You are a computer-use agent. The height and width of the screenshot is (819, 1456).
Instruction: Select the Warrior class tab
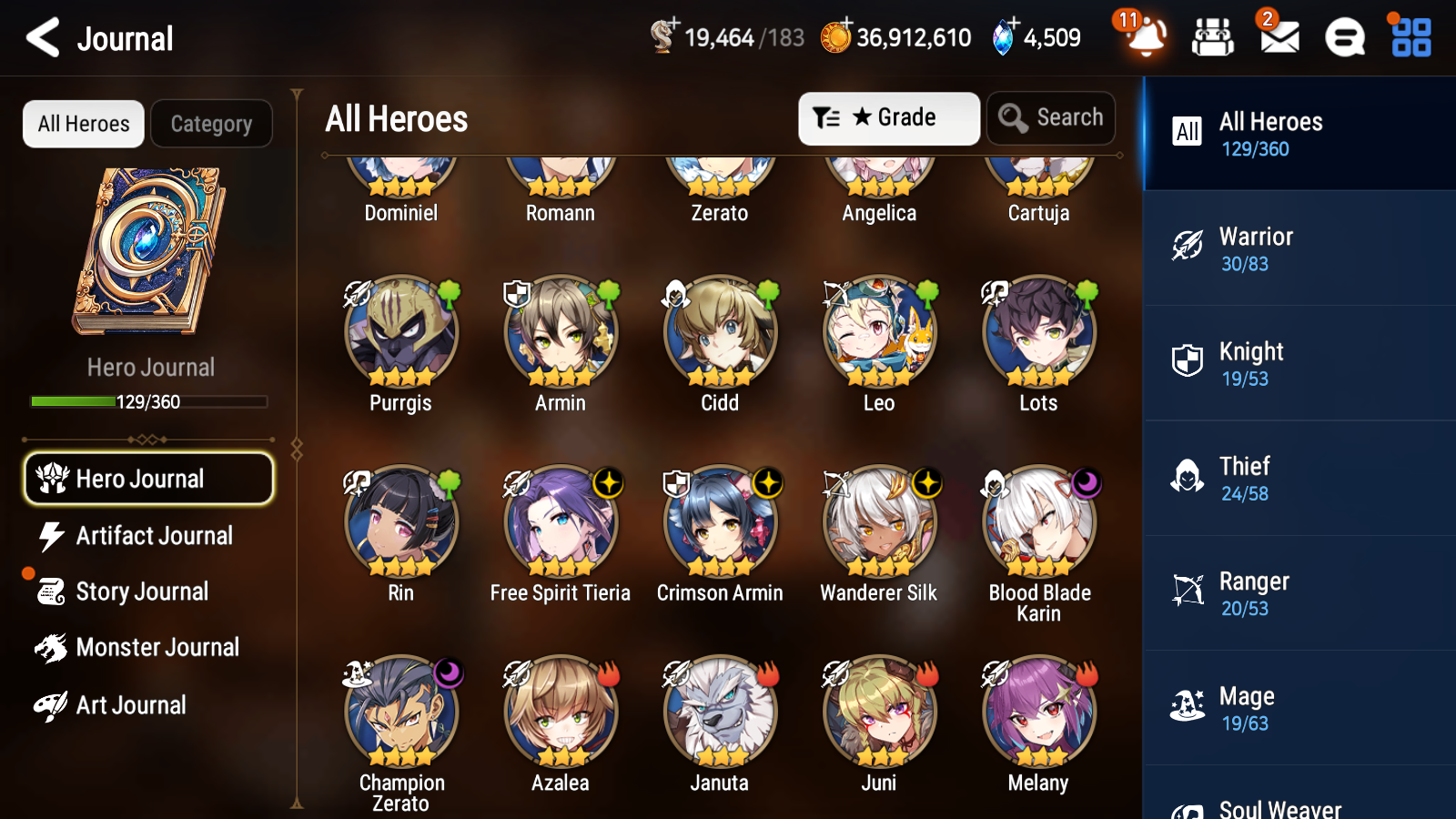click(x=1298, y=249)
